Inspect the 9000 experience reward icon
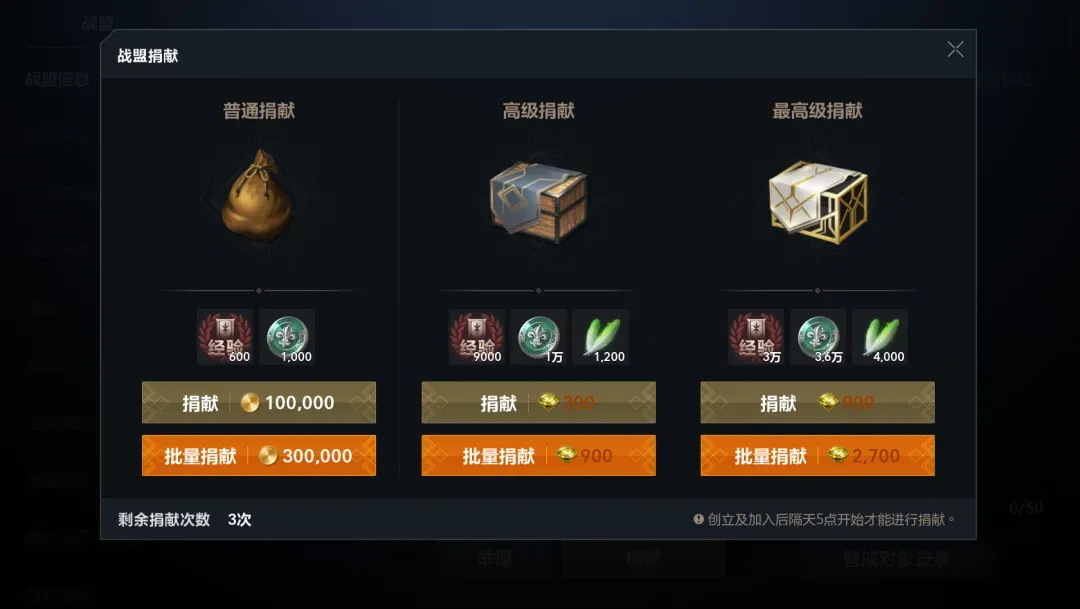 pyautogui.click(x=476, y=337)
